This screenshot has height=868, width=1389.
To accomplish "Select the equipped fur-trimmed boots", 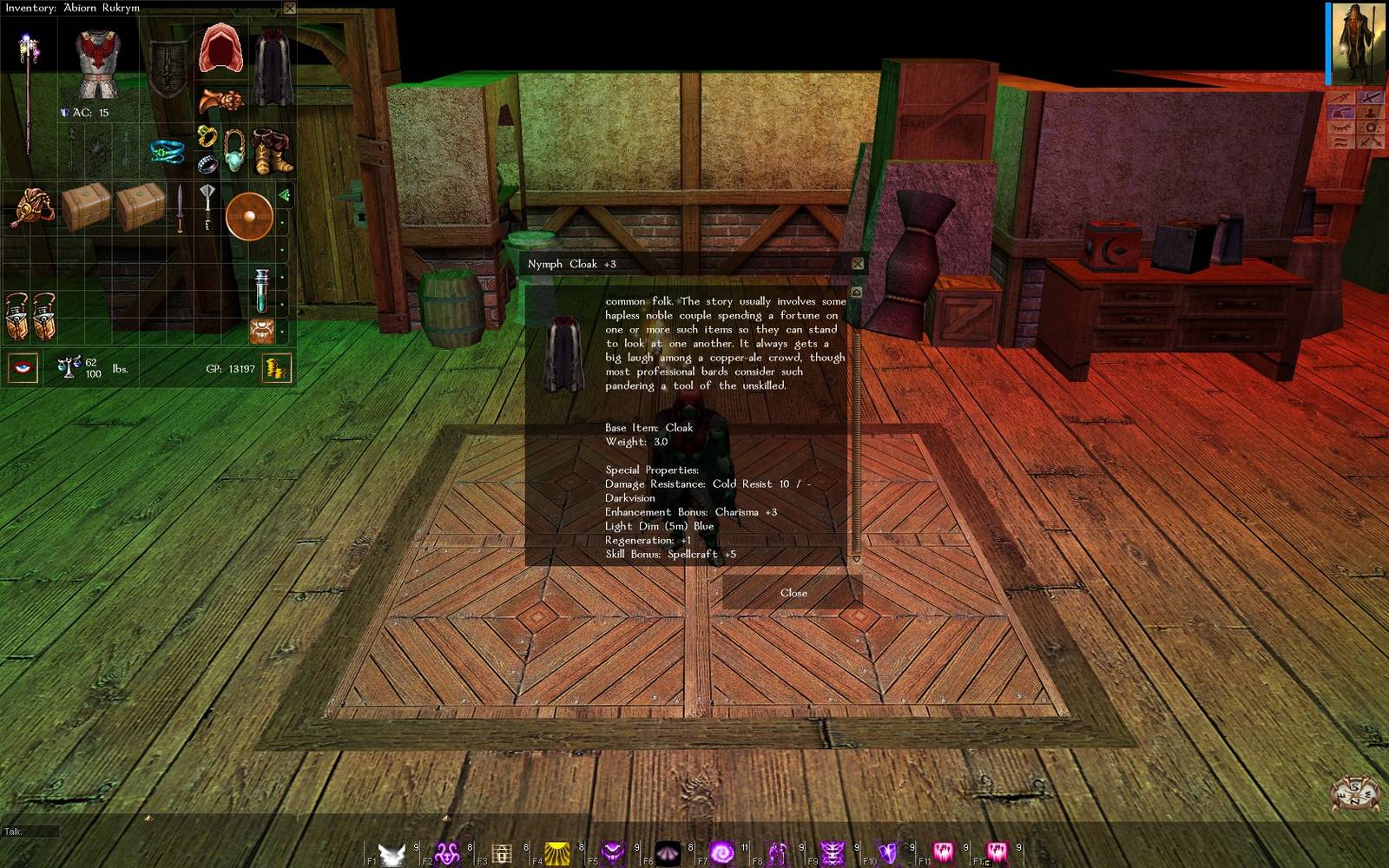I will (x=271, y=150).
